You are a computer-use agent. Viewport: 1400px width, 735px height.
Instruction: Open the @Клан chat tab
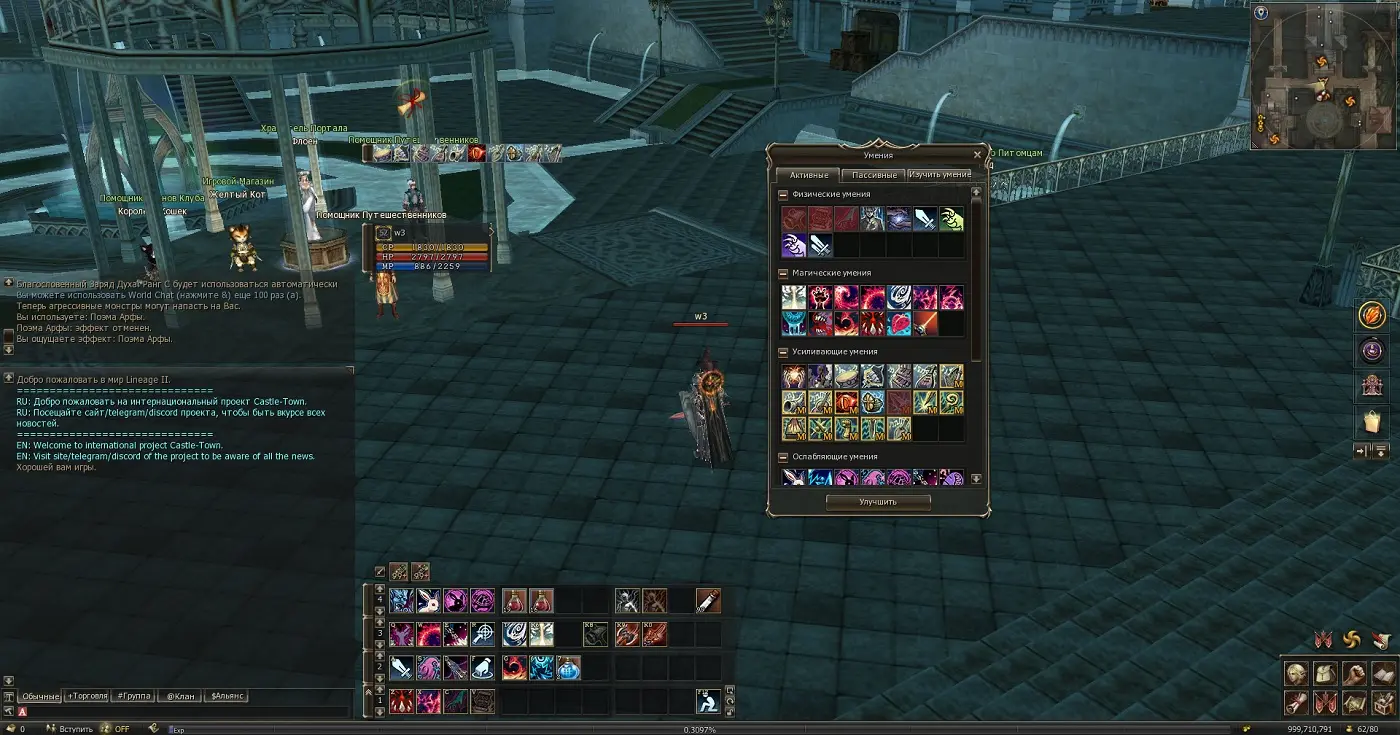pyautogui.click(x=179, y=696)
